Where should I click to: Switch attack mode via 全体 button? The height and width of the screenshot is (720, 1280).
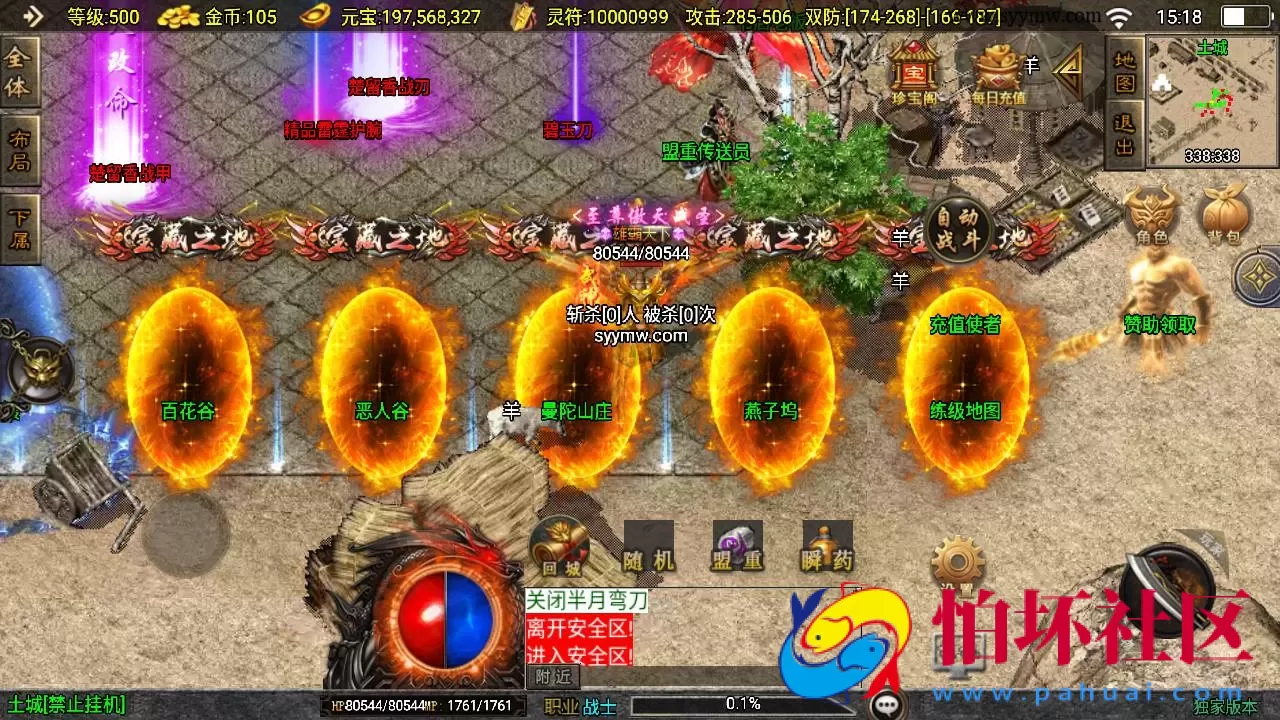[17, 73]
